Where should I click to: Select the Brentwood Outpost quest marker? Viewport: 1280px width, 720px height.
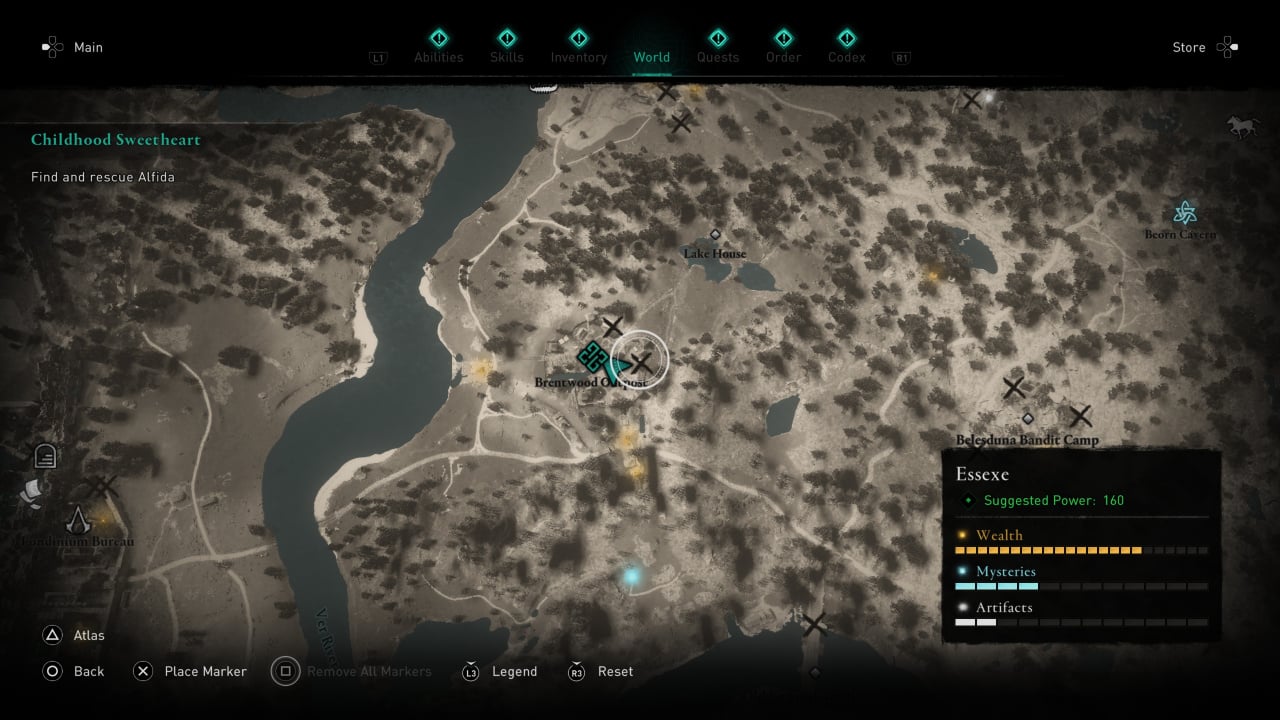tap(590, 356)
